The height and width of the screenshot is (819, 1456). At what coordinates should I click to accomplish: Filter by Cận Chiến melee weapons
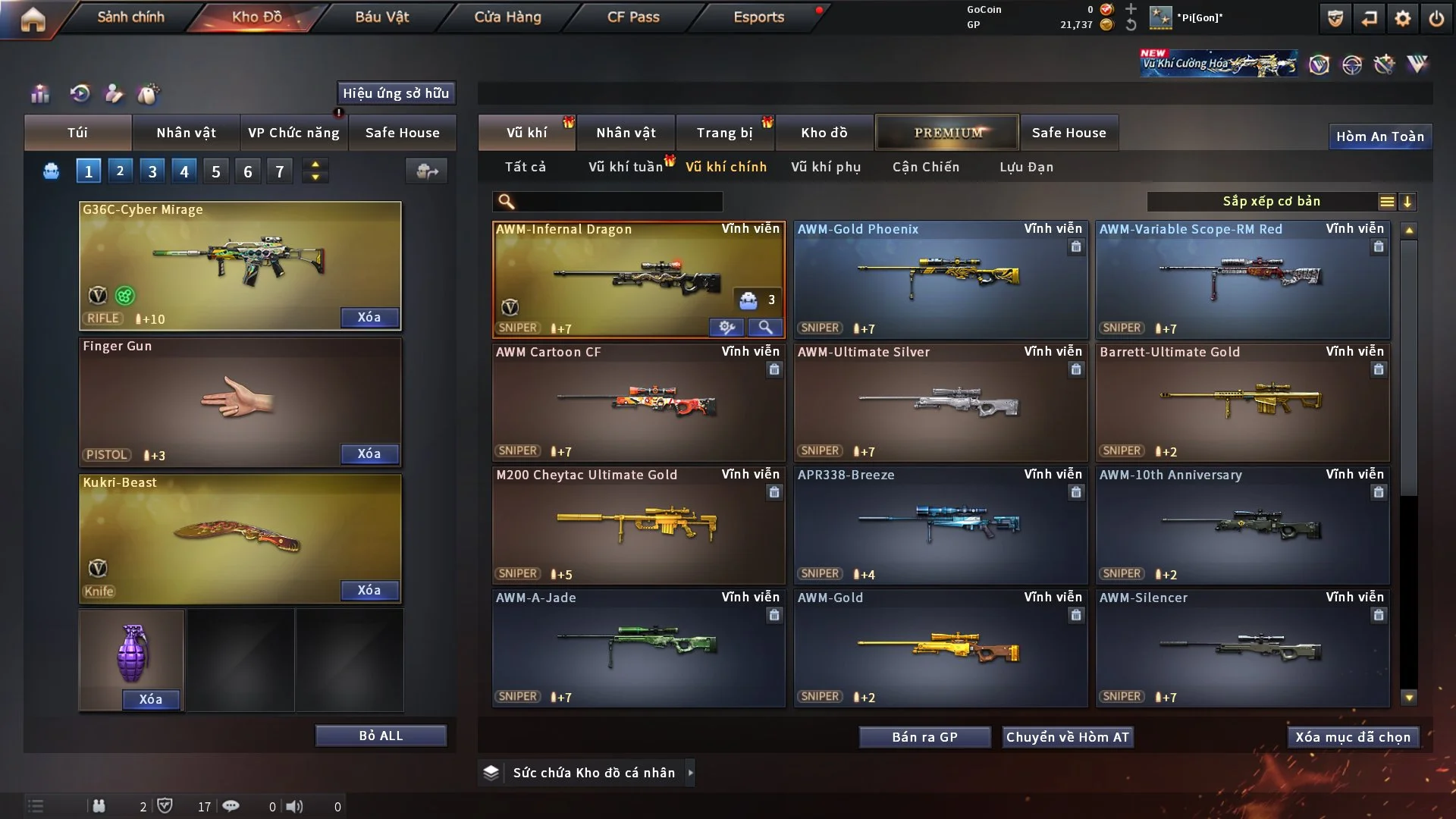tap(926, 167)
